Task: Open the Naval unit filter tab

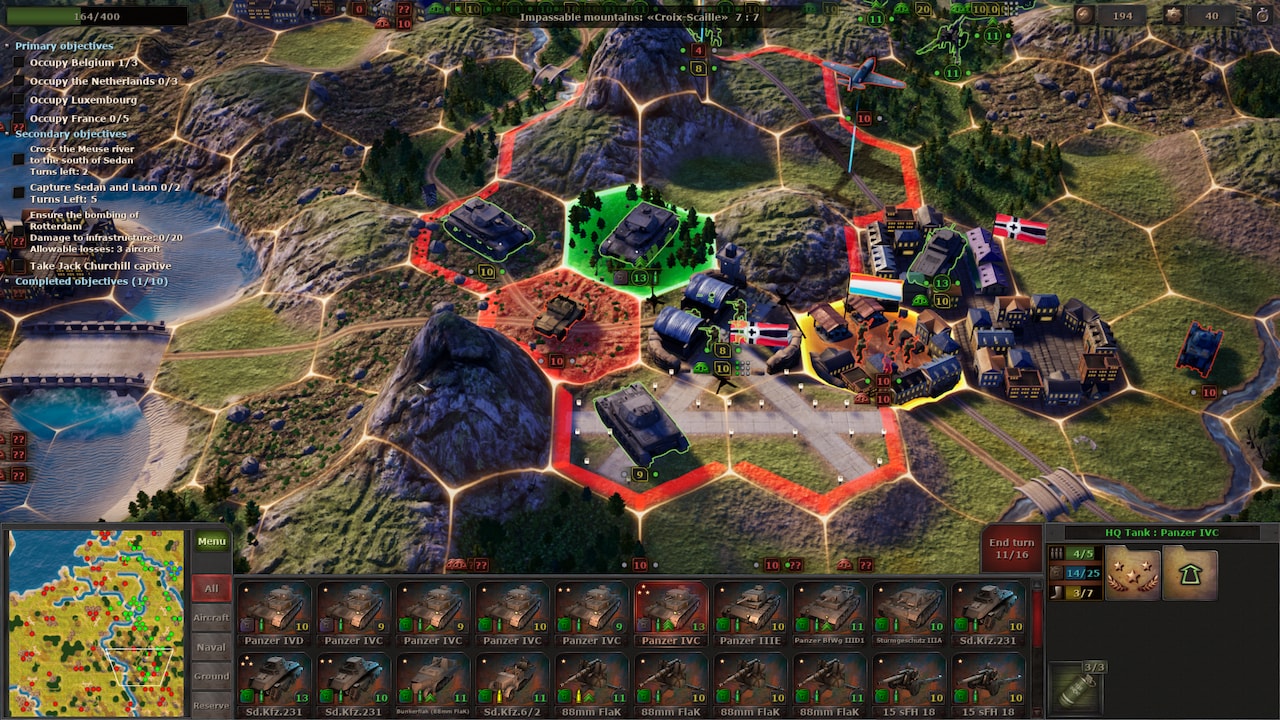Action: click(x=212, y=647)
